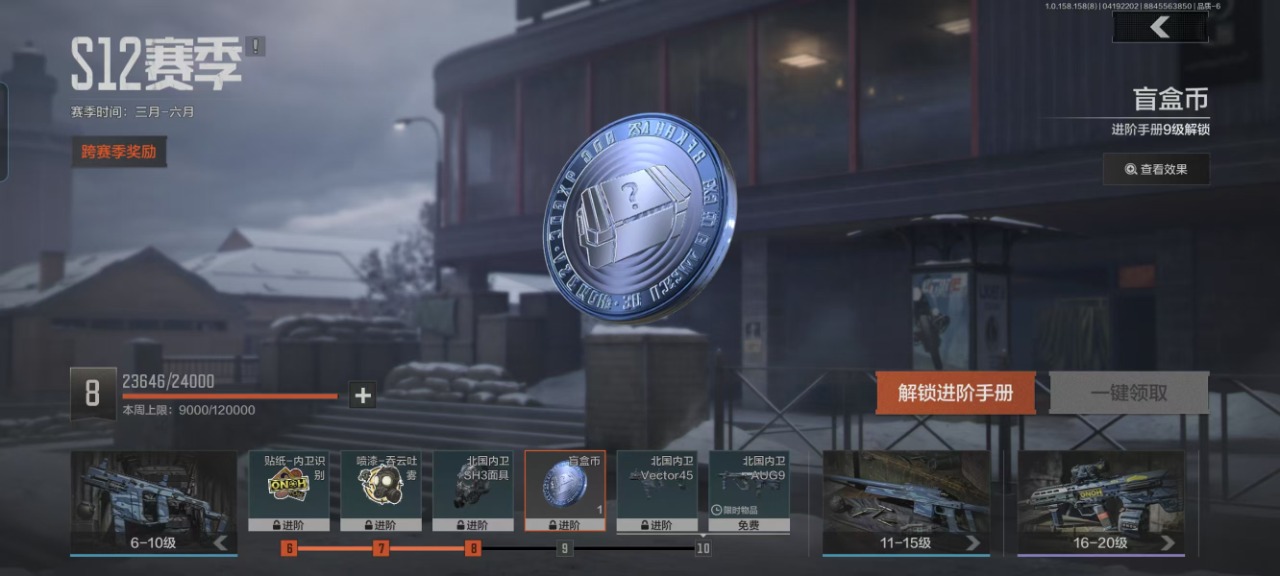Go back with the top-right arrow
The width and height of the screenshot is (1280, 576).
(1160, 28)
